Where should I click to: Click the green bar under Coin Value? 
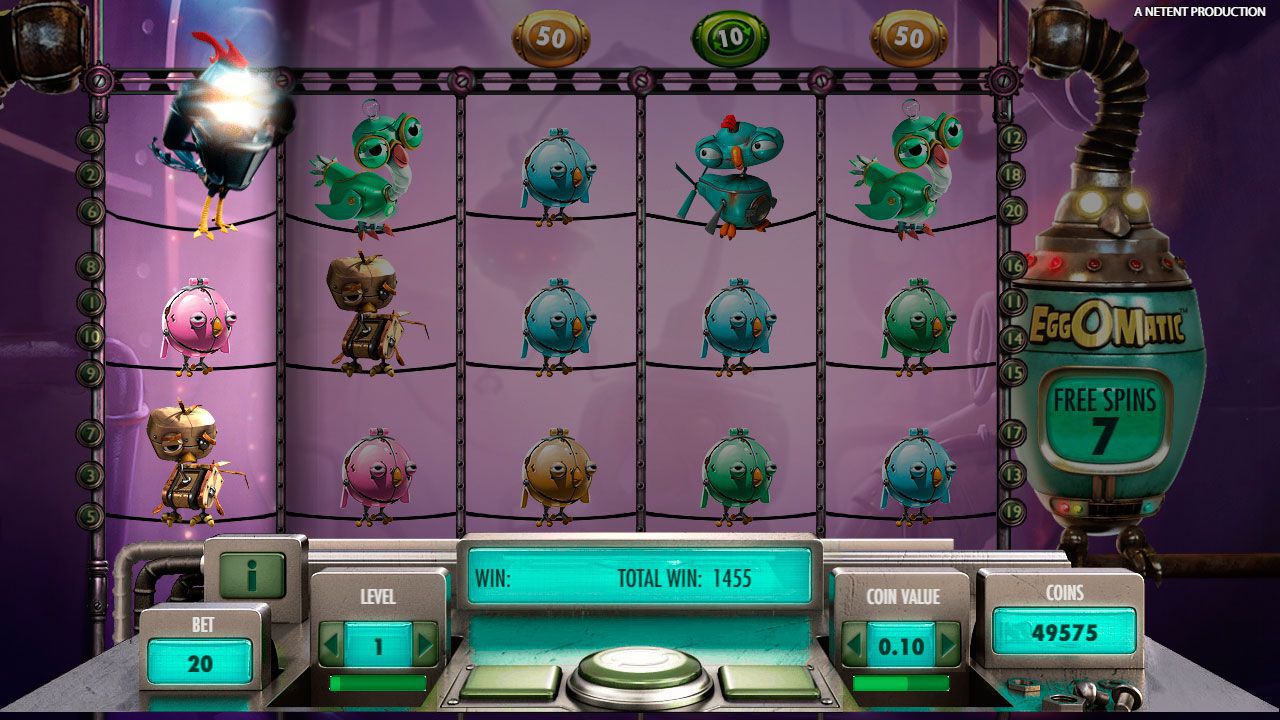tap(900, 683)
